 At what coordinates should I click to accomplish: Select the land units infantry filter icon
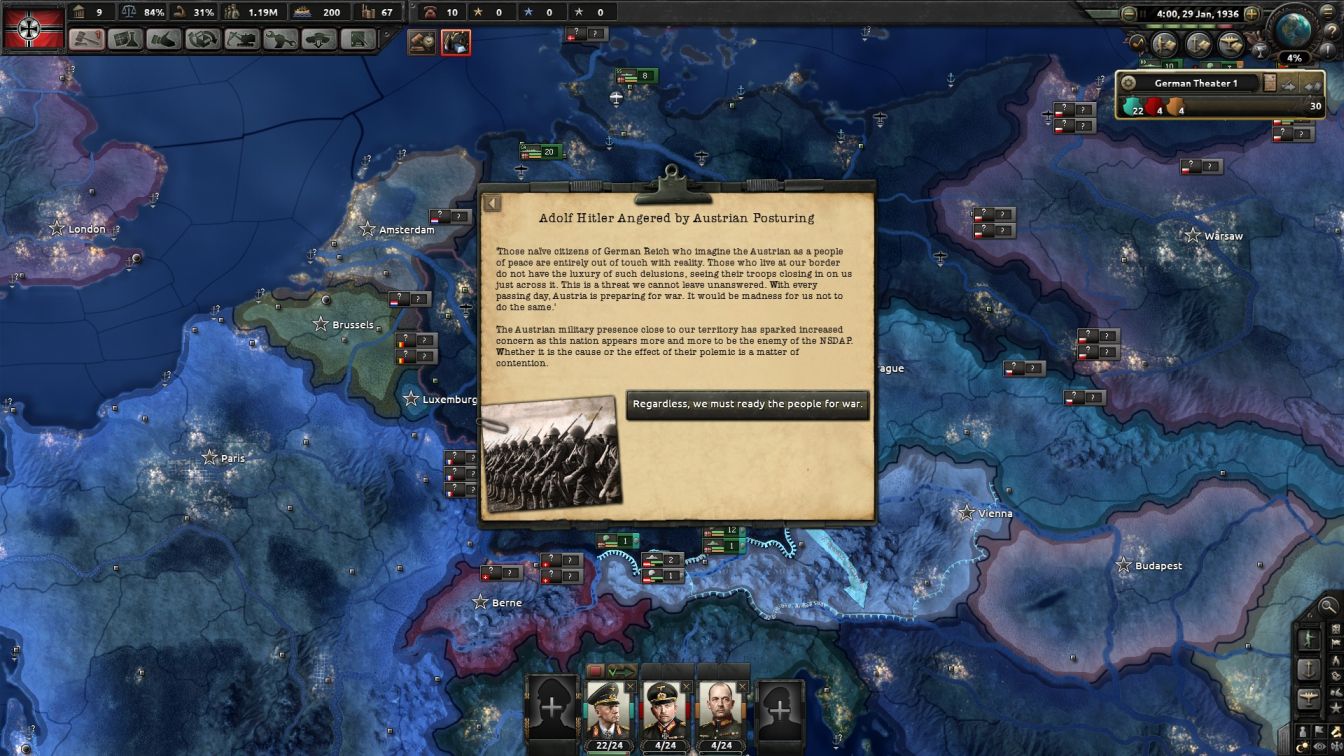(x=1310, y=637)
